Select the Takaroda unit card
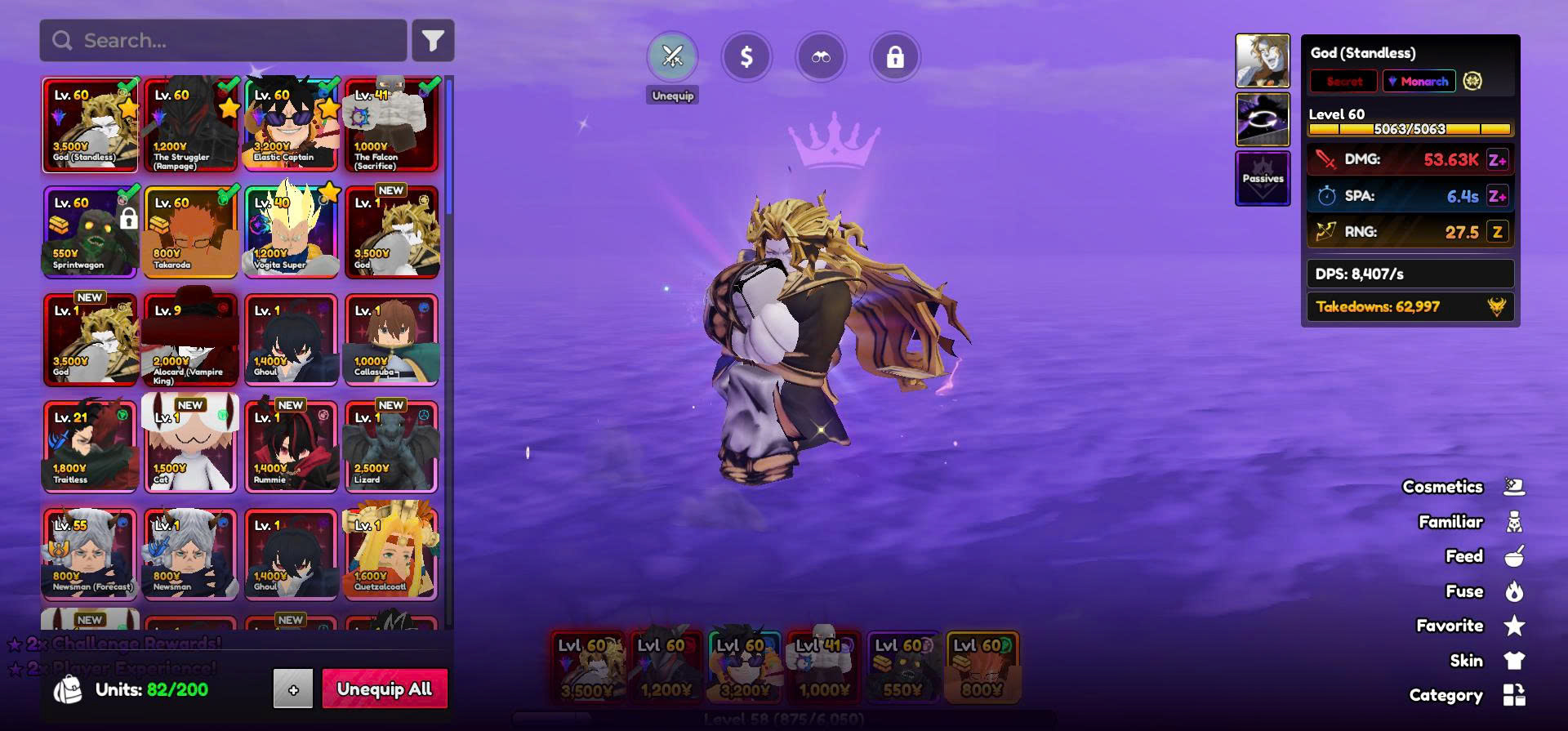Viewport: 1568px width, 731px height. (x=190, y=232)
